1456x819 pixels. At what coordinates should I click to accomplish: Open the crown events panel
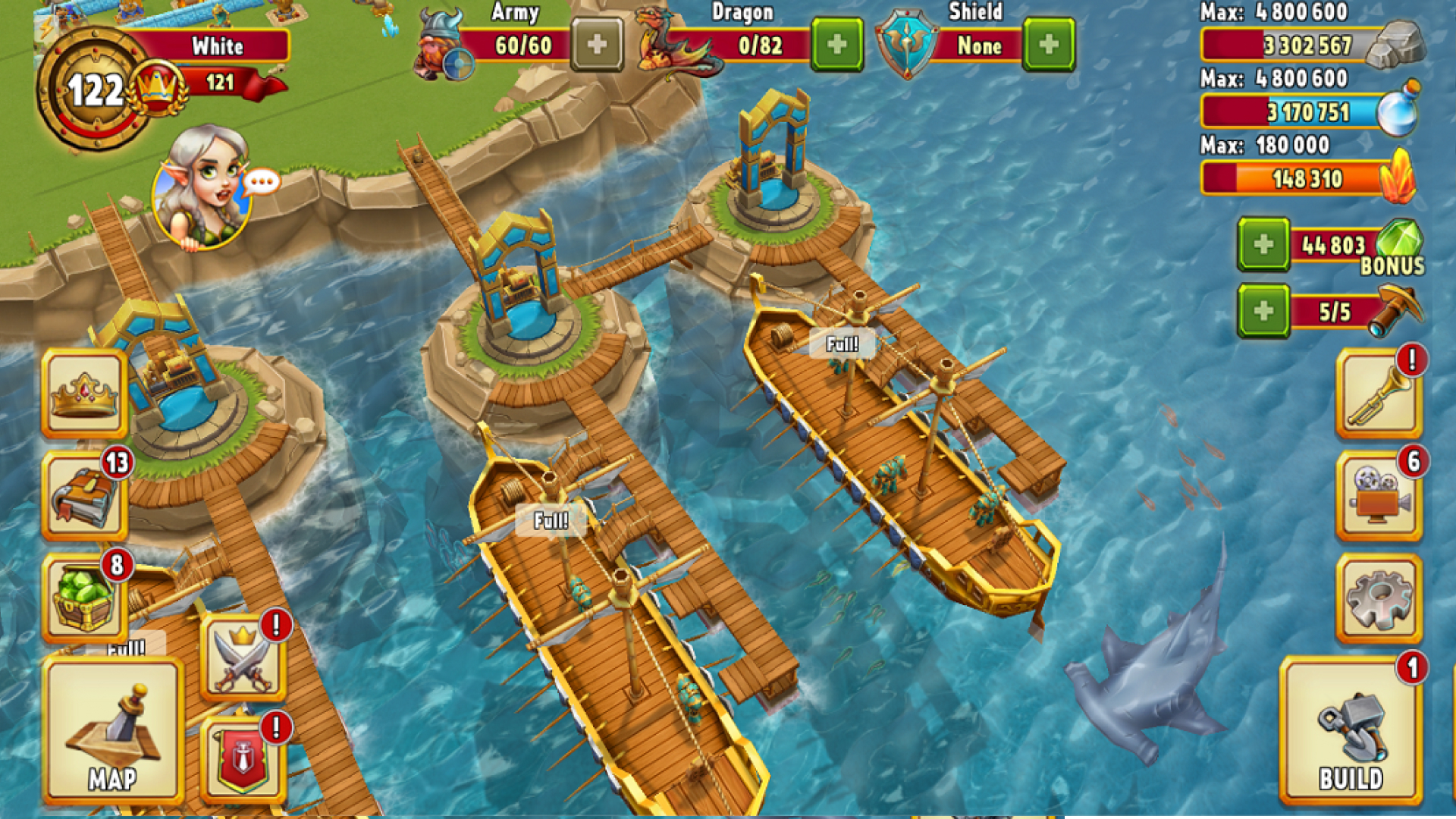tap(83, 394)
